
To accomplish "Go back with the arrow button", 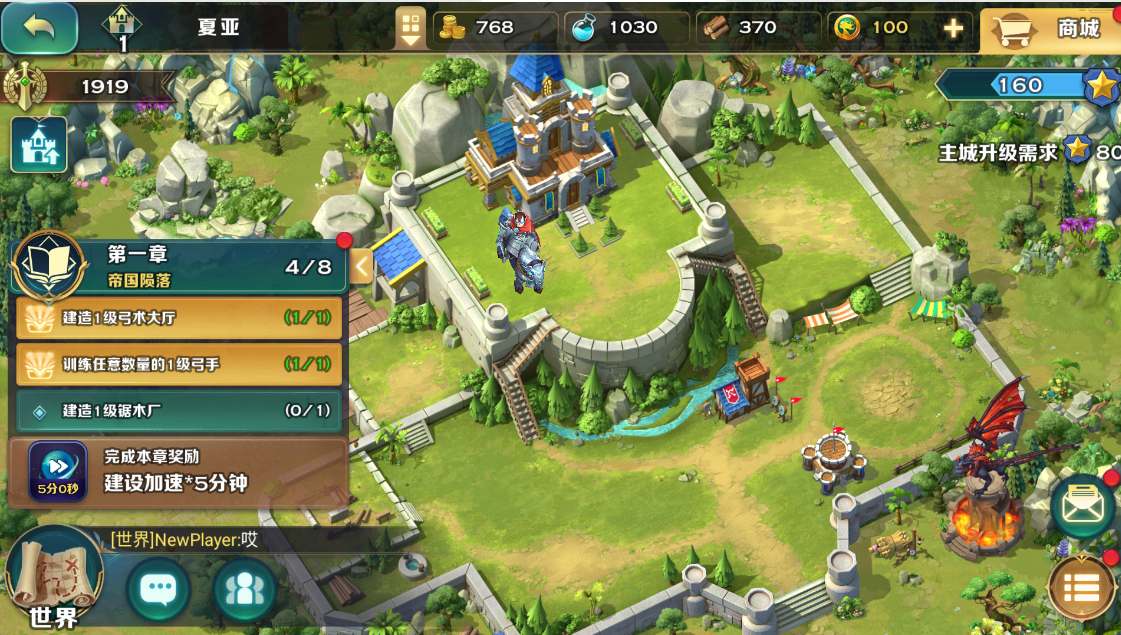I will tap(40, 27).
